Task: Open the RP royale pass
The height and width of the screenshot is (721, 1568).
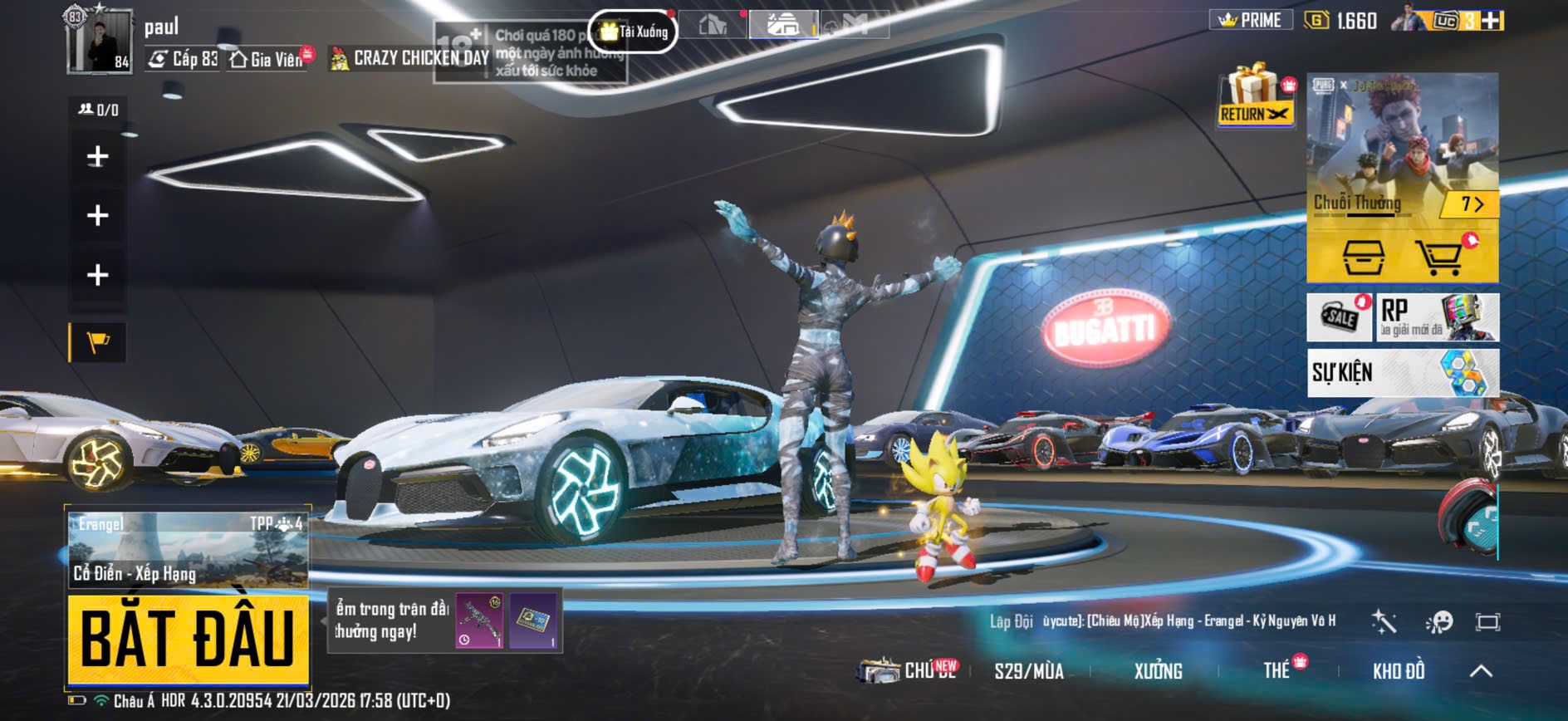Action: [1437, 316]
